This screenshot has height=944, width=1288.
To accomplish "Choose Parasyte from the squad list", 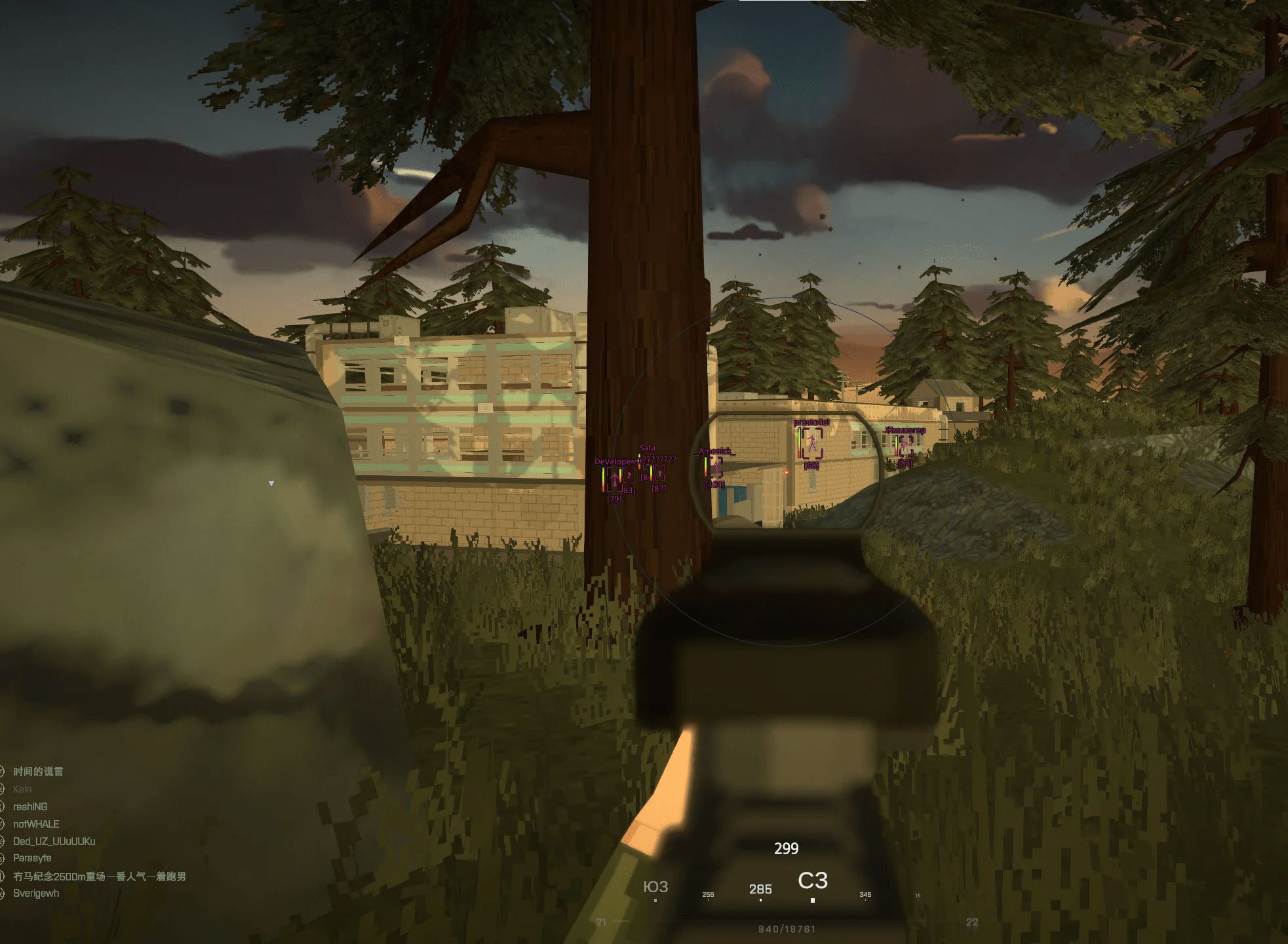I will (32, 858).
